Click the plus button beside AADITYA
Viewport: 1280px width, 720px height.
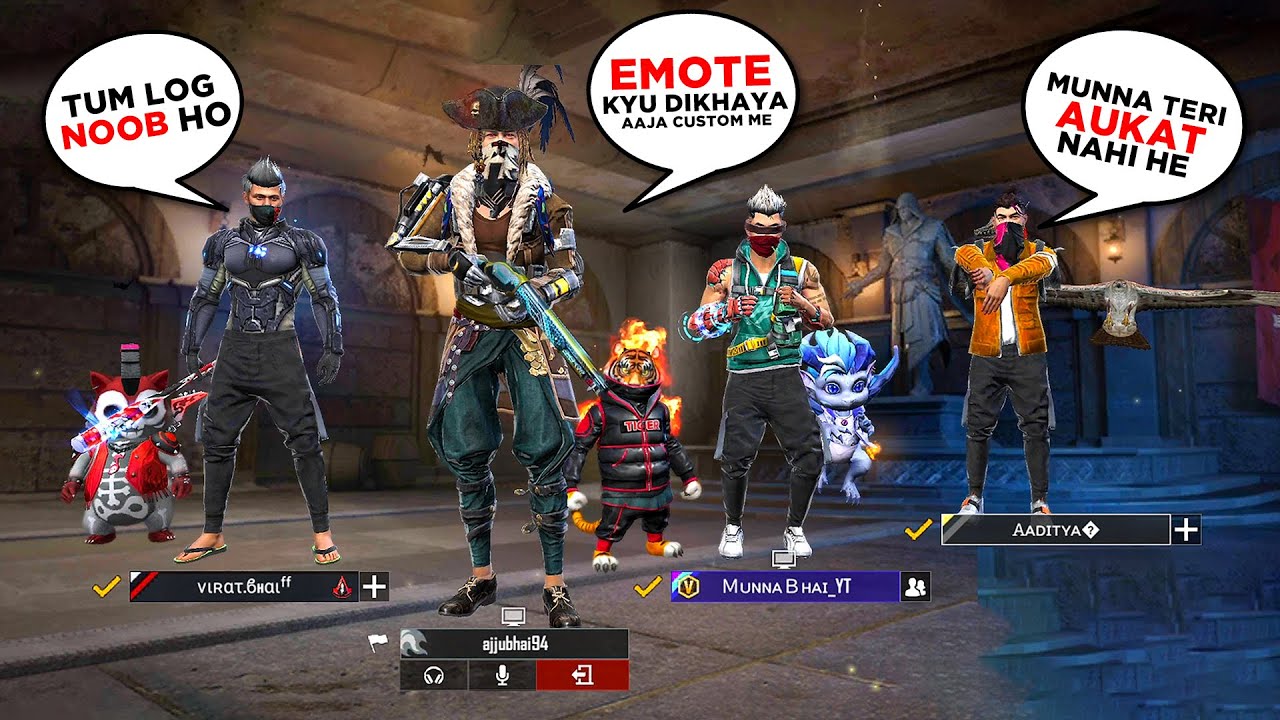coord(1186,530)
